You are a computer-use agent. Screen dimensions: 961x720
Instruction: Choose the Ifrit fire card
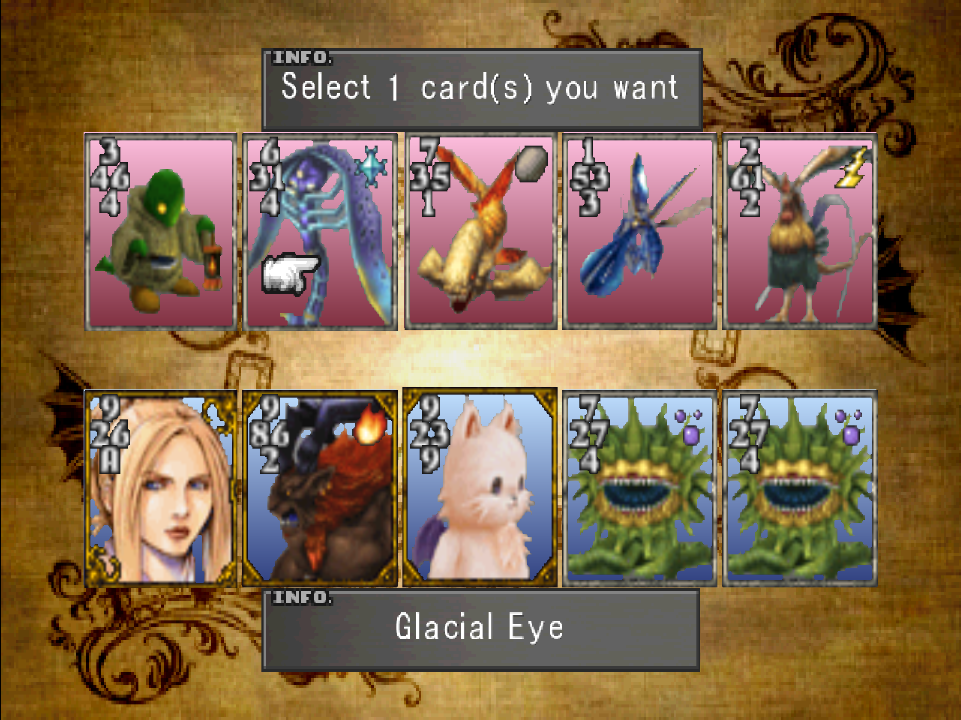pos(320,488)
